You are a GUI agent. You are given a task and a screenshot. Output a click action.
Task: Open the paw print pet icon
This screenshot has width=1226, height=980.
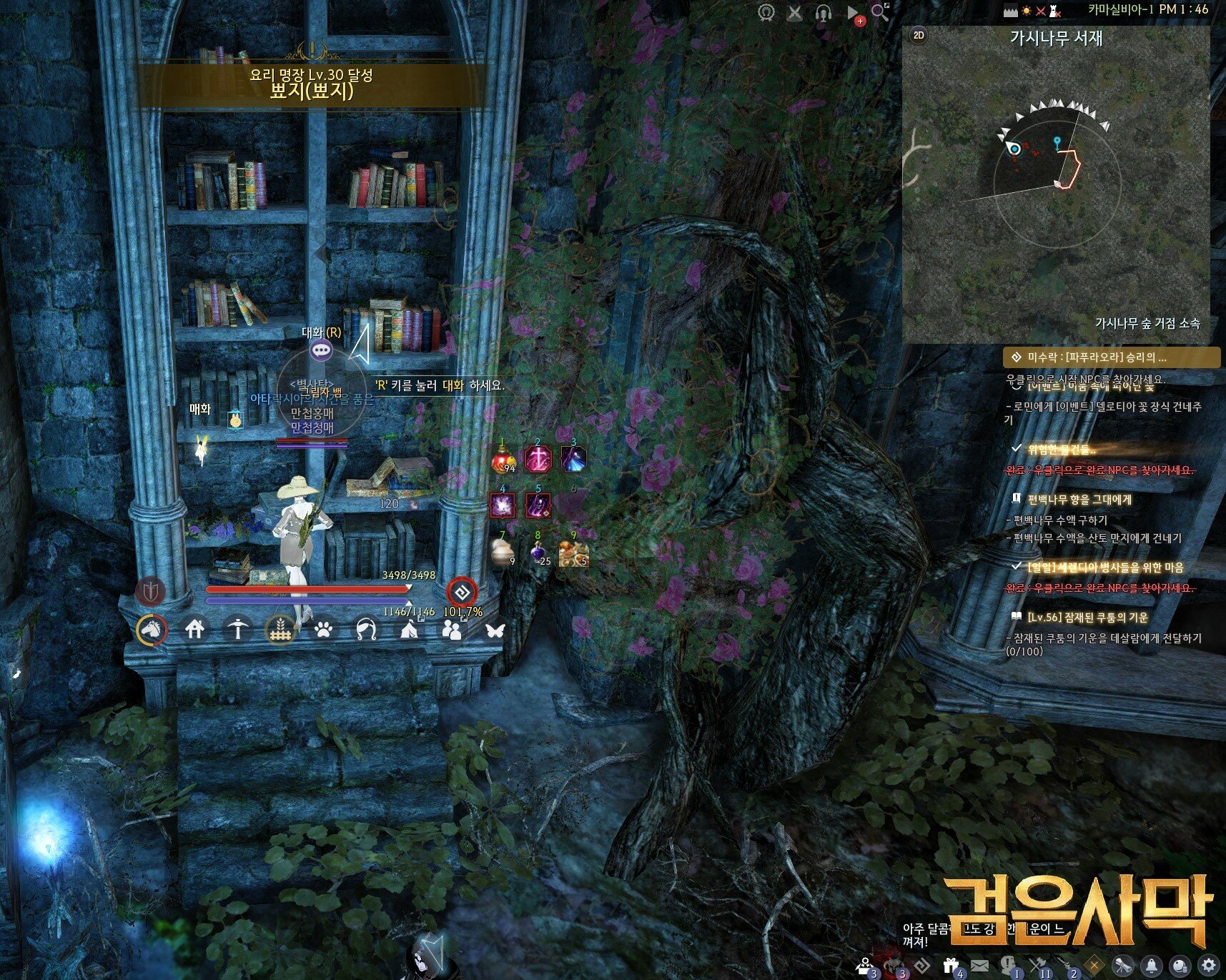323,630
